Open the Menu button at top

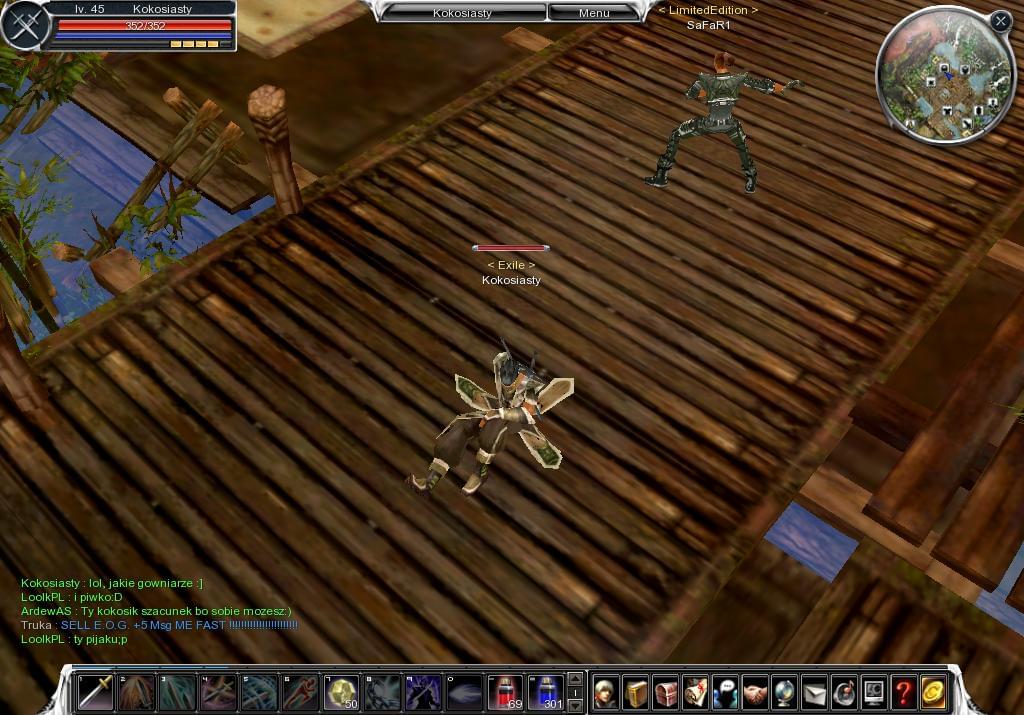pos(593,13)
